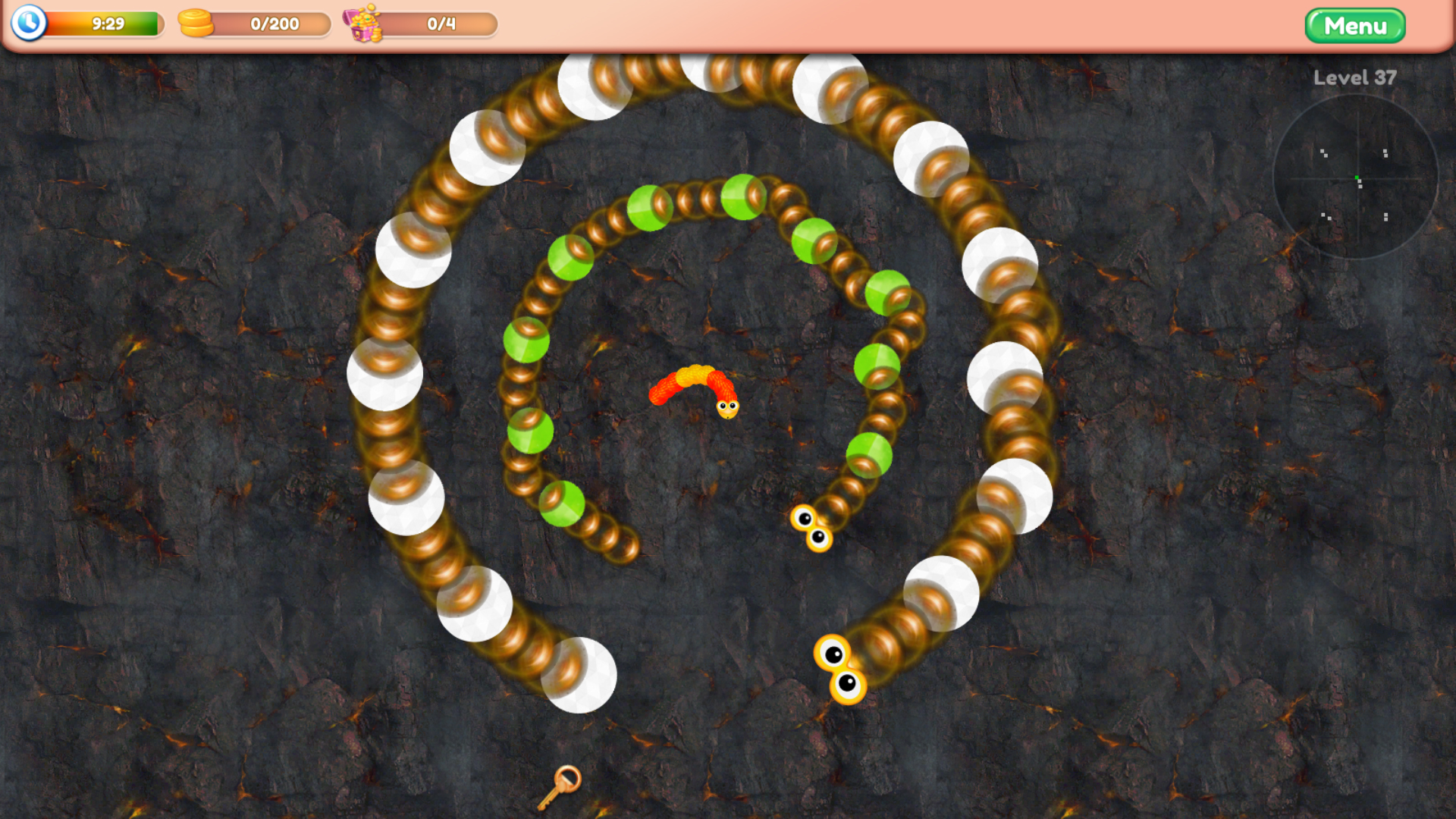This screenshot has width=1456, height=819.
Task: Select the golden key at the bottom
Action: point(559,789)
